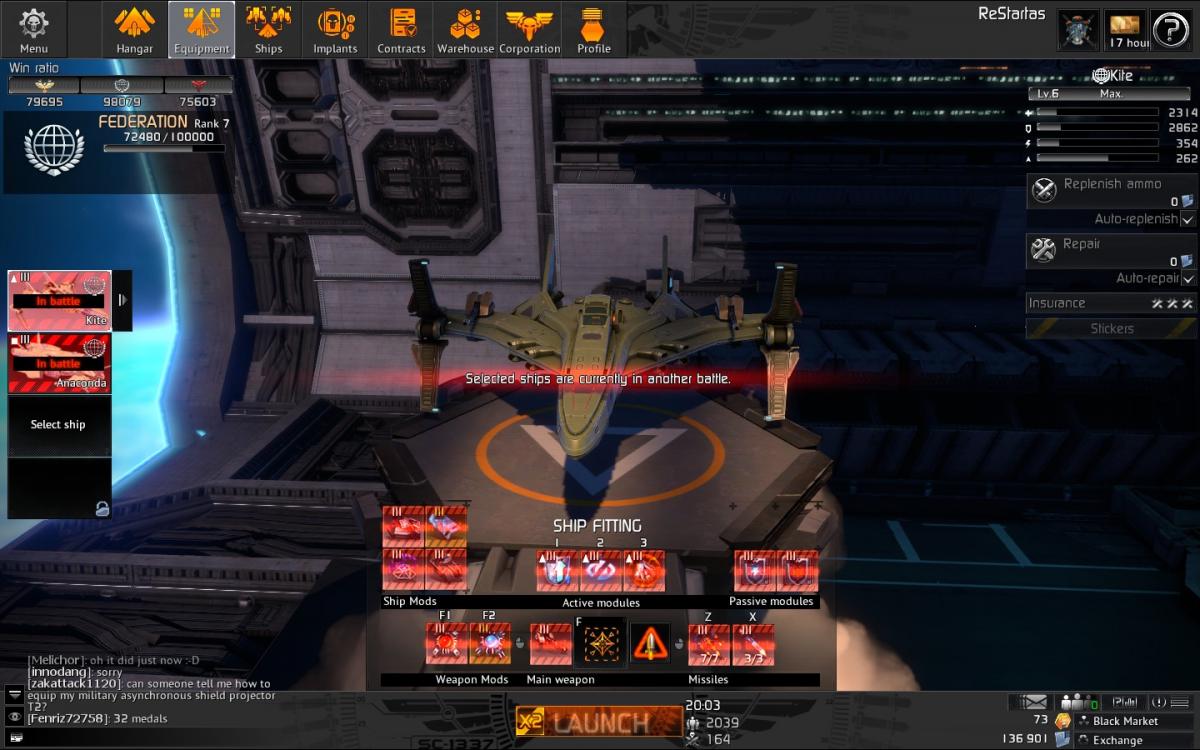Show the Contracts tab
Viewport: 1200px width, 750px height.
[401, 30]
